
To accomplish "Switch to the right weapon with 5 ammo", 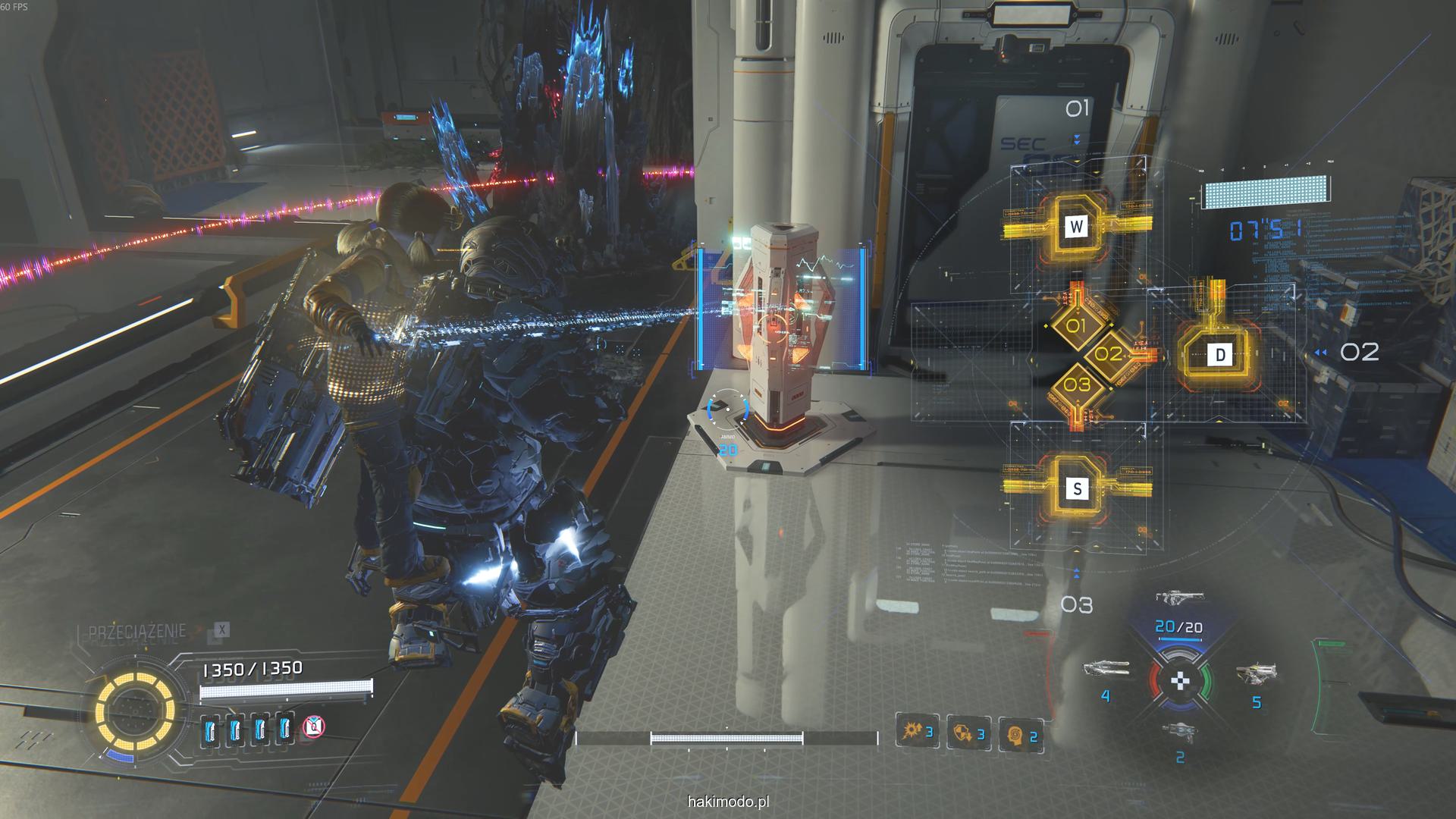I will [1256, 672].
